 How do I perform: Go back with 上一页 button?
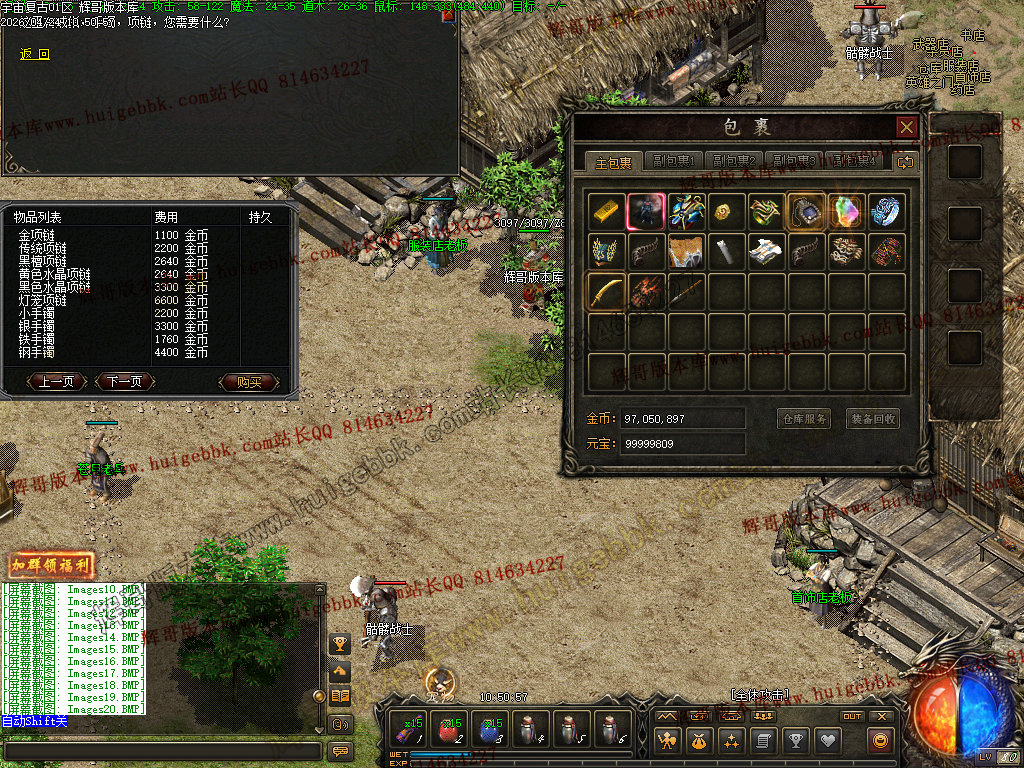pos(57,382)
